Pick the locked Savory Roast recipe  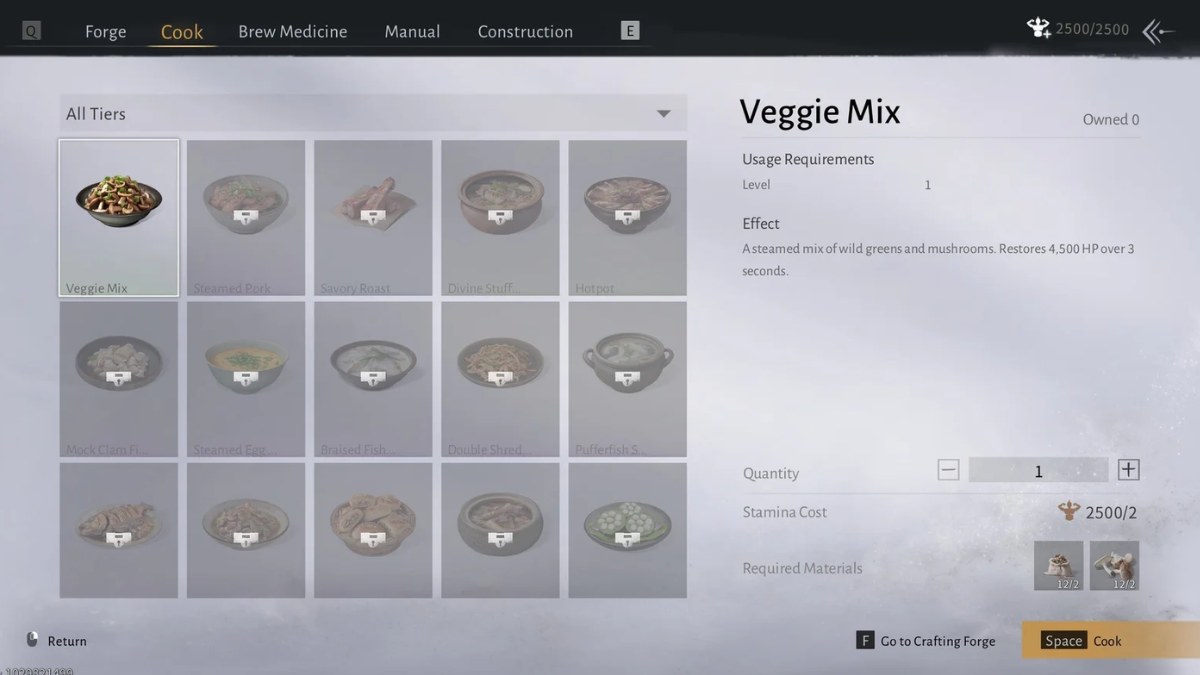pos(373,218)
